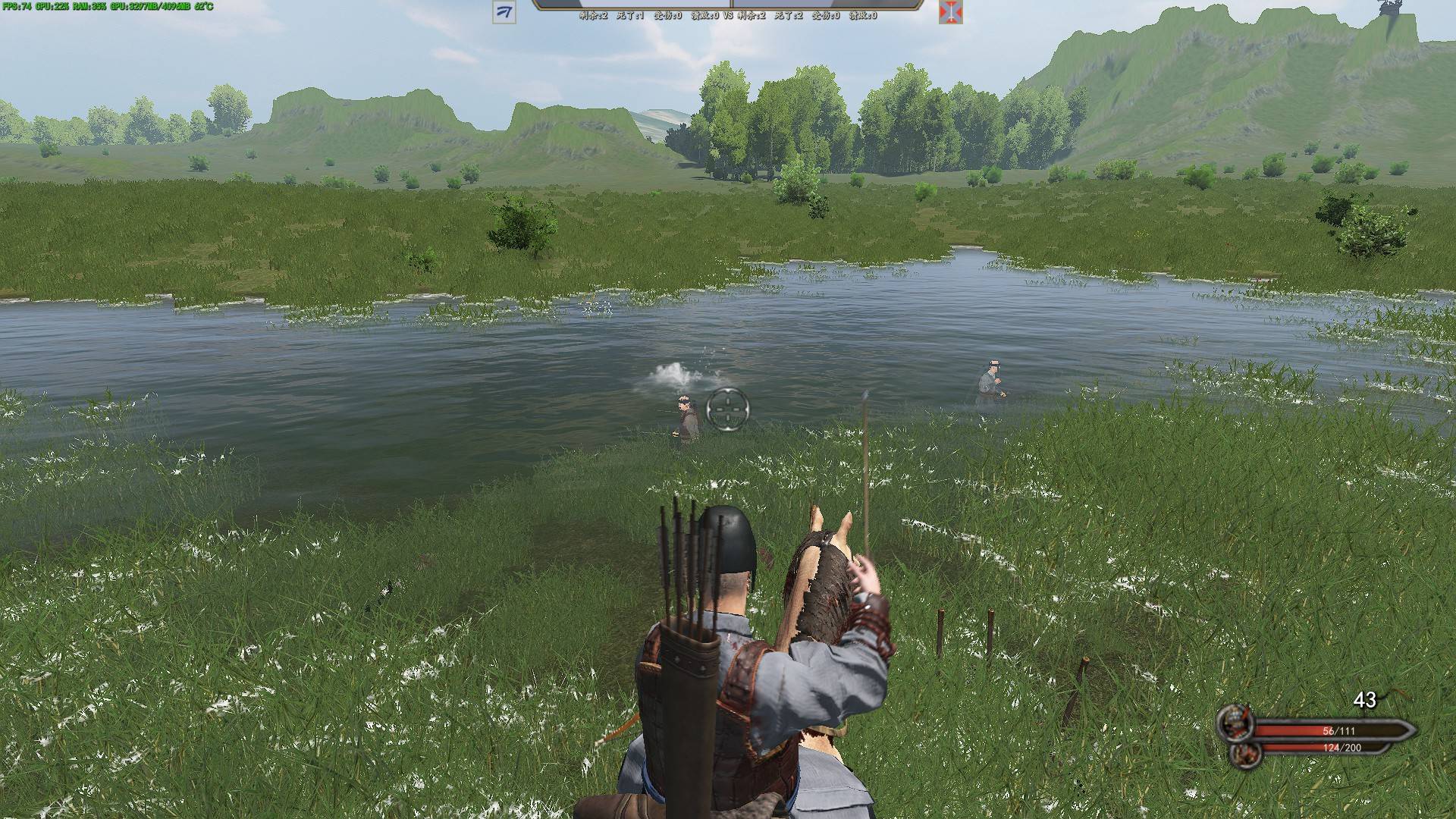Click the blue faction banner icon
This screenshot has width=1456, height=819.
(x=504, y=12)
